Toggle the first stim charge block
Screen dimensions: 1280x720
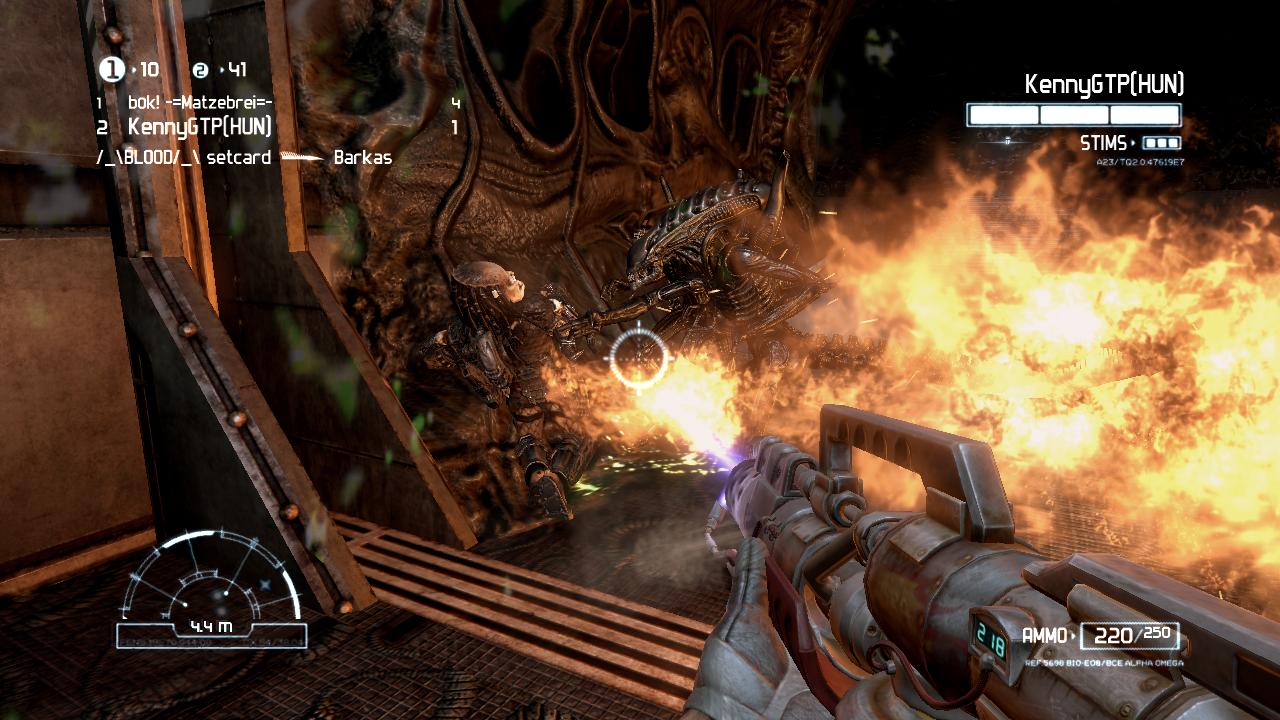click(1150, 144)
